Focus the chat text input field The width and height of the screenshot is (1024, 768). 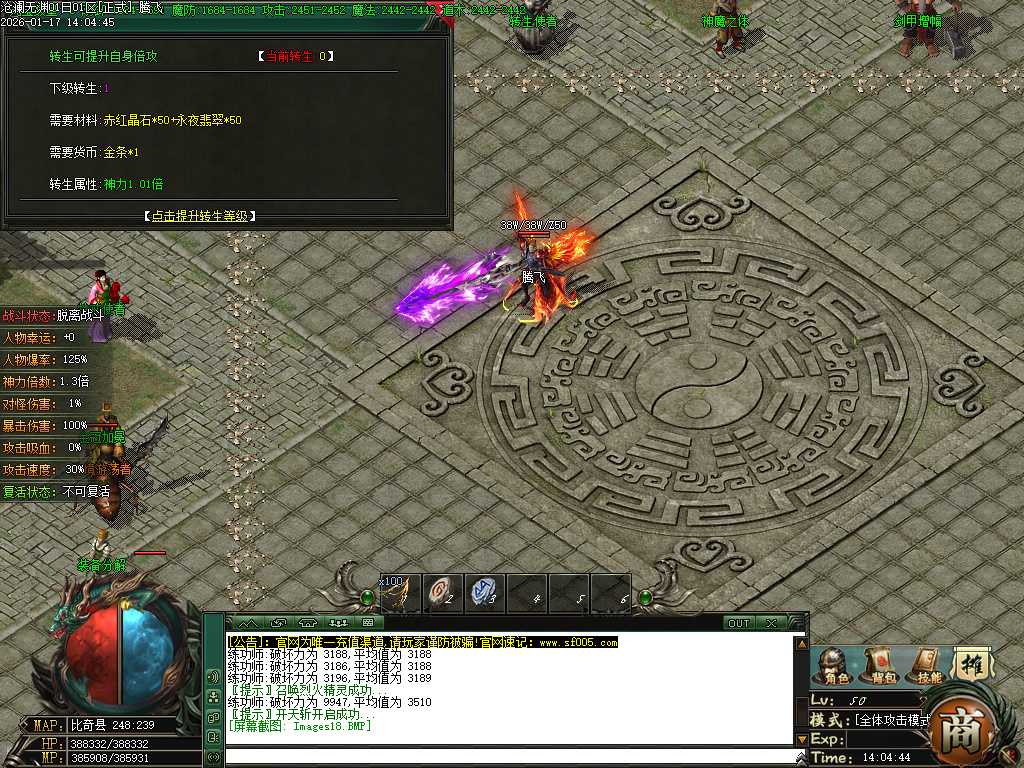coord(510,757)
